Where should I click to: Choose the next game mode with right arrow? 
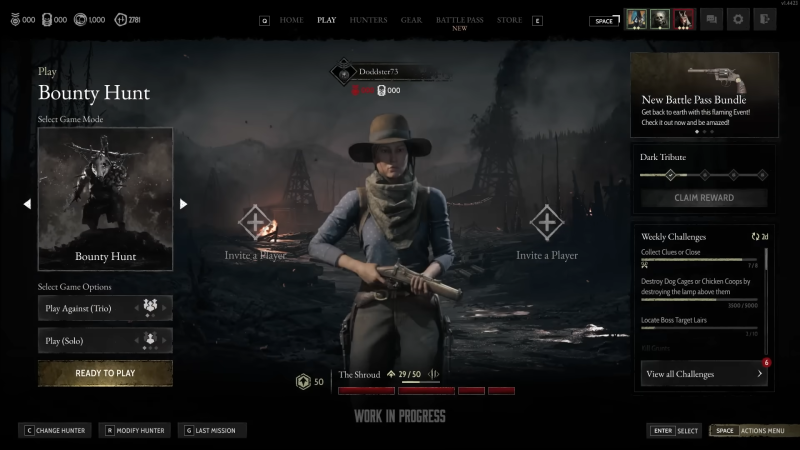click(x=183, y=204)
